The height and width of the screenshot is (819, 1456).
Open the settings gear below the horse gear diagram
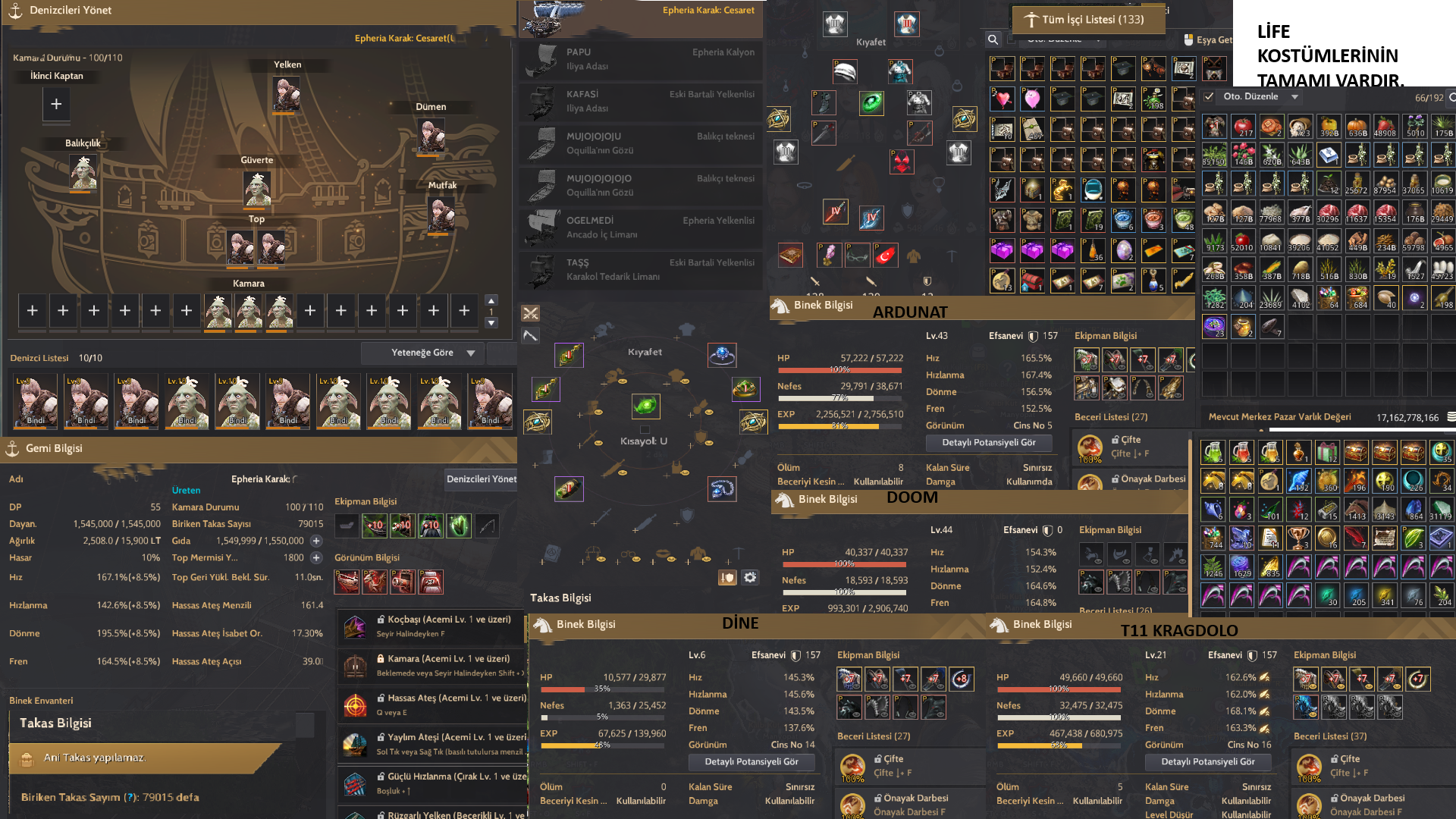[x=750, y=577]
